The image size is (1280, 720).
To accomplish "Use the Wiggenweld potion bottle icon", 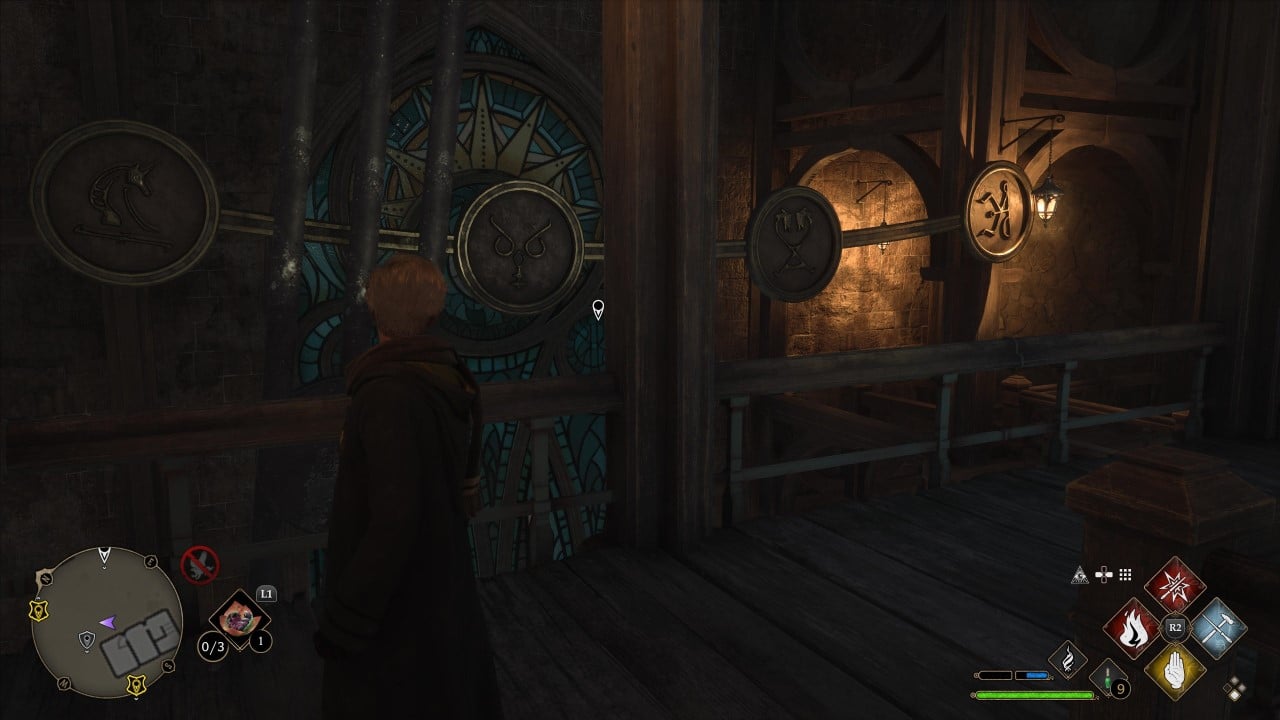I will pyautogui.click(x=1108, y=678).
